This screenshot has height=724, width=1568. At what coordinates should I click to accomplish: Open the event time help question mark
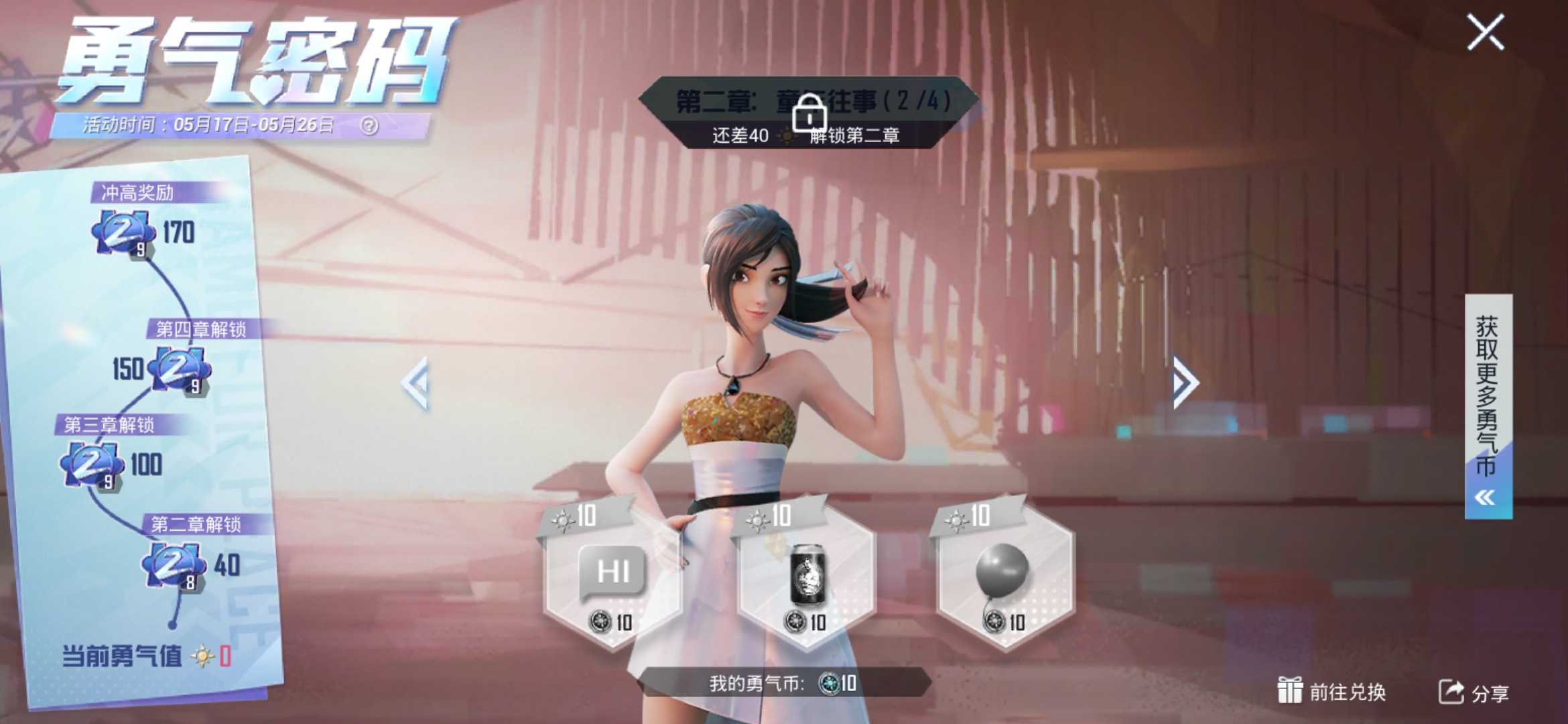coord(369,125)
